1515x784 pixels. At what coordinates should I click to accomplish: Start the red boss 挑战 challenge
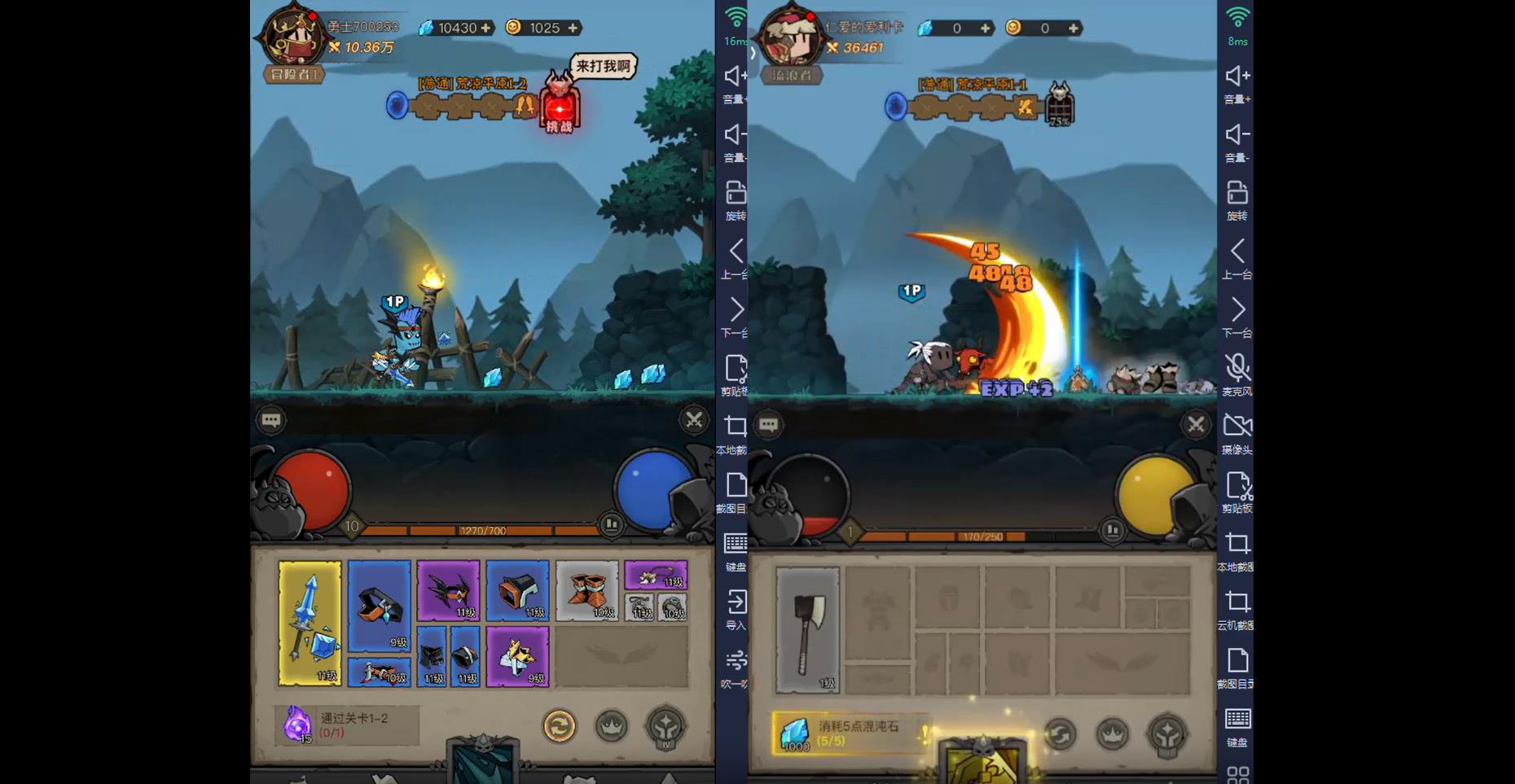[x=560, y=112]
